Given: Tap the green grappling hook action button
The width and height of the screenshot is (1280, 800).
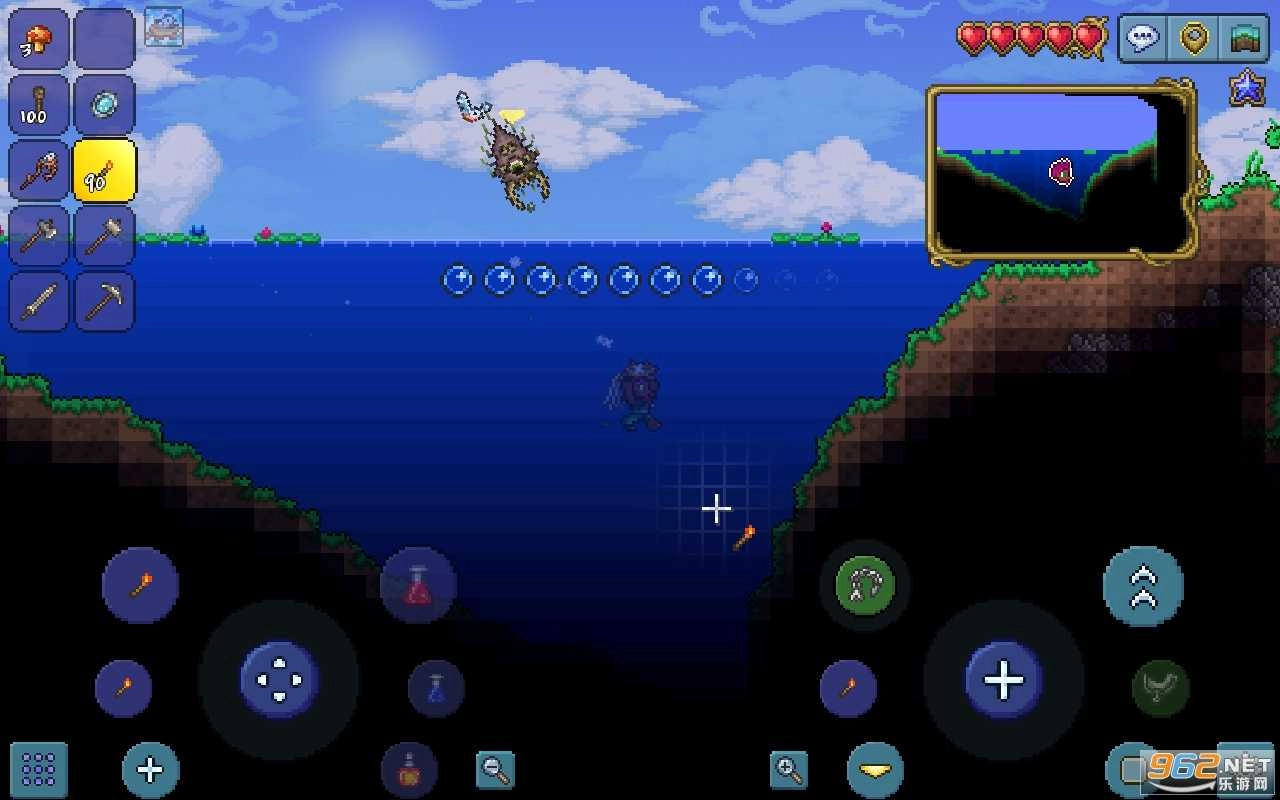Looking at the screenshot, I should (864, 587).
